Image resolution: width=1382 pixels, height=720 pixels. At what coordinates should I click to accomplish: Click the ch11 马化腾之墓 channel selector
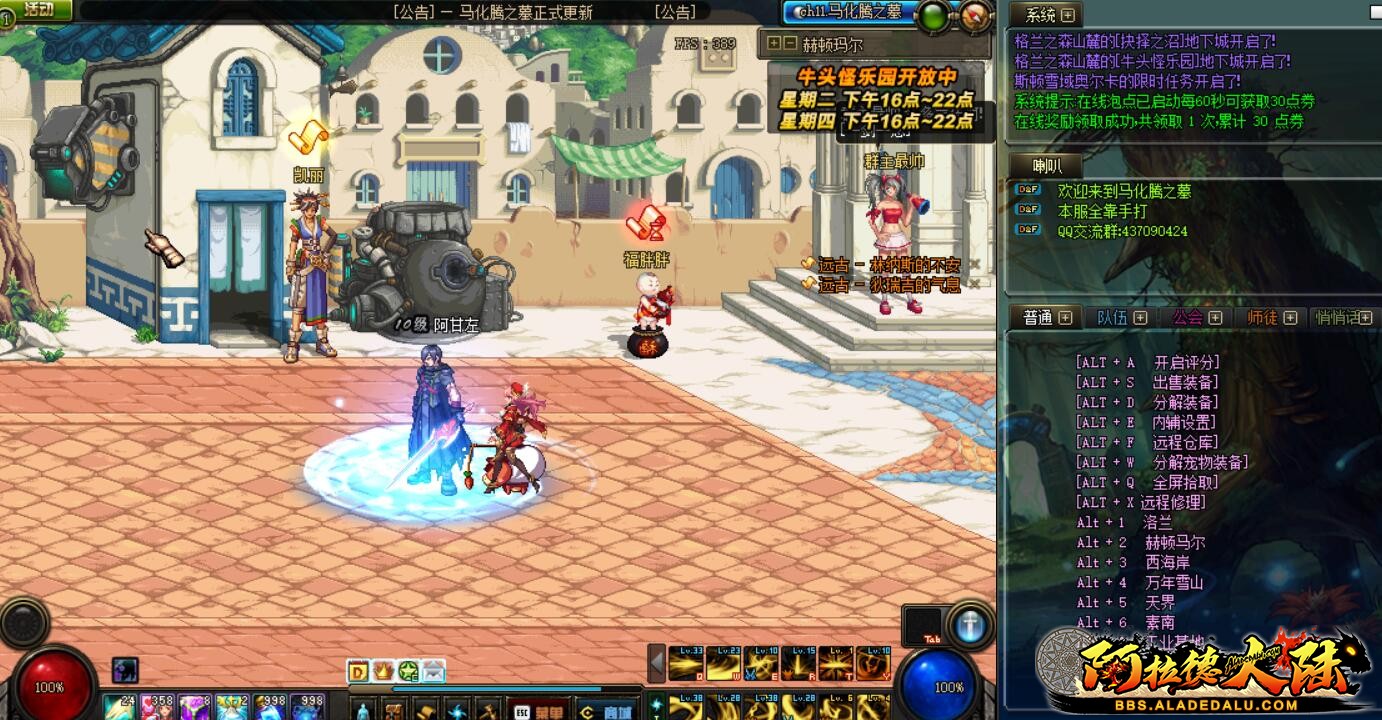(848, 11)
